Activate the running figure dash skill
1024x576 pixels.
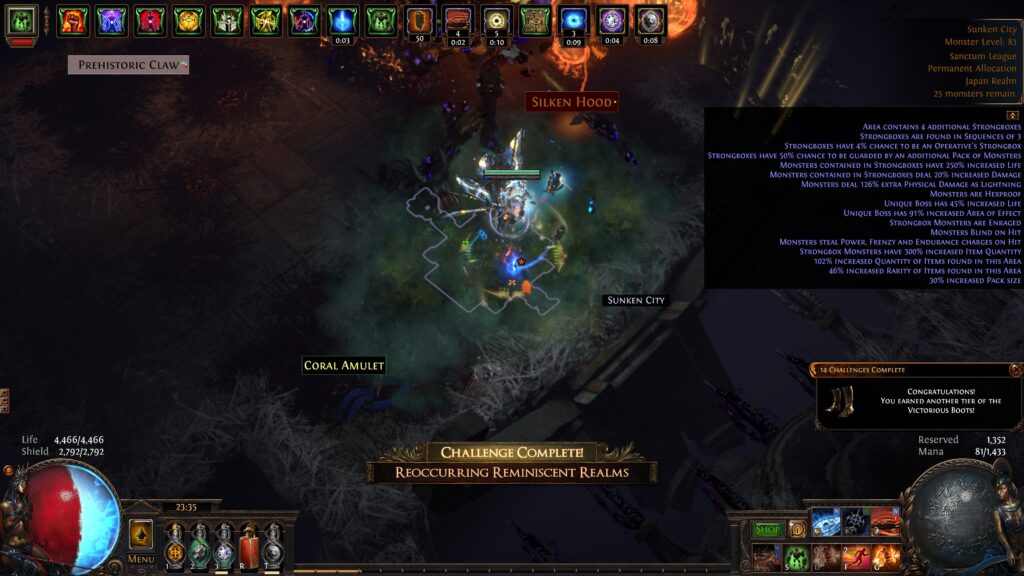click(856, 557)
